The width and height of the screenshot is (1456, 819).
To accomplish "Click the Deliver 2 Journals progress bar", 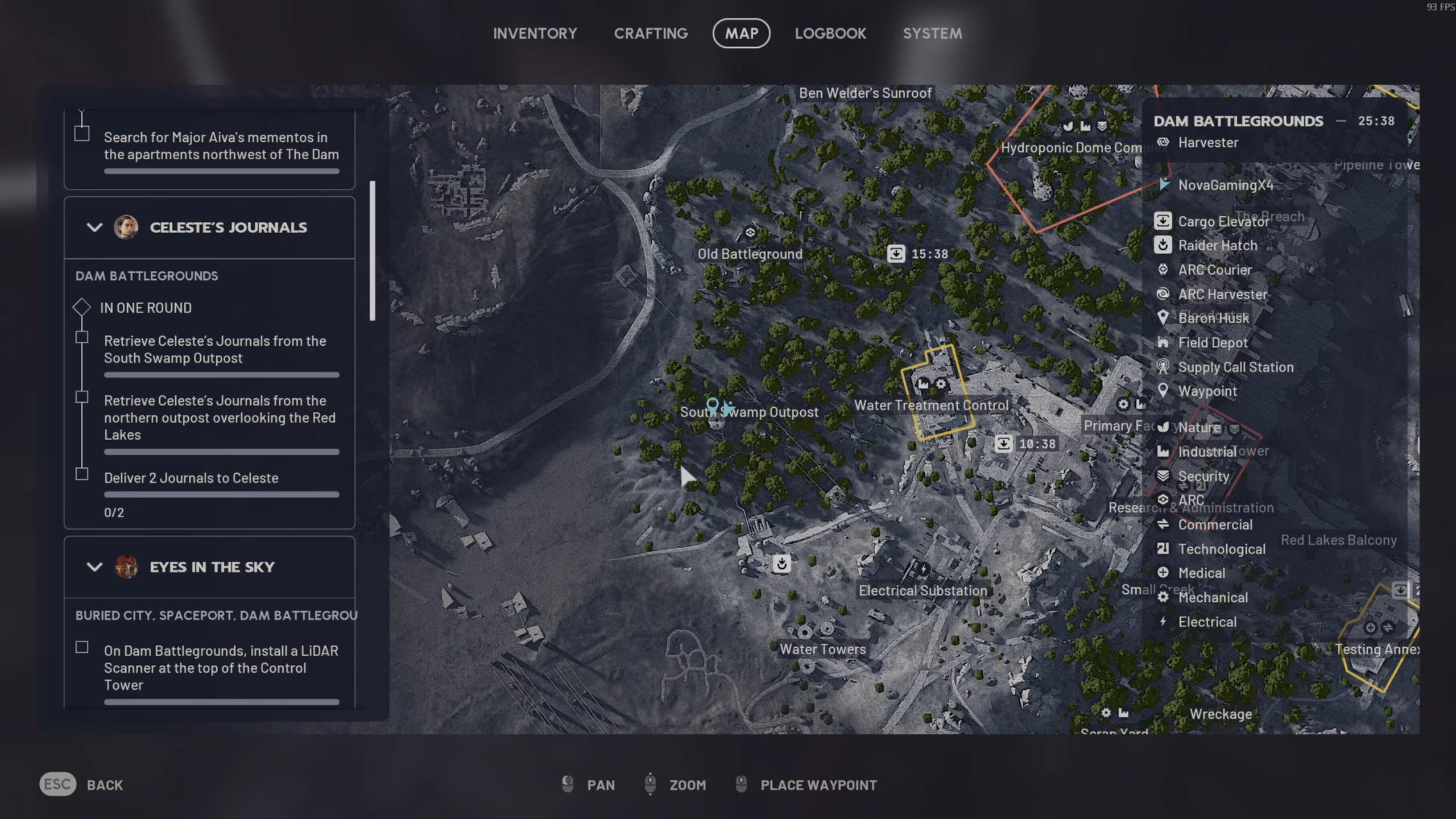I will click(221, 494).
